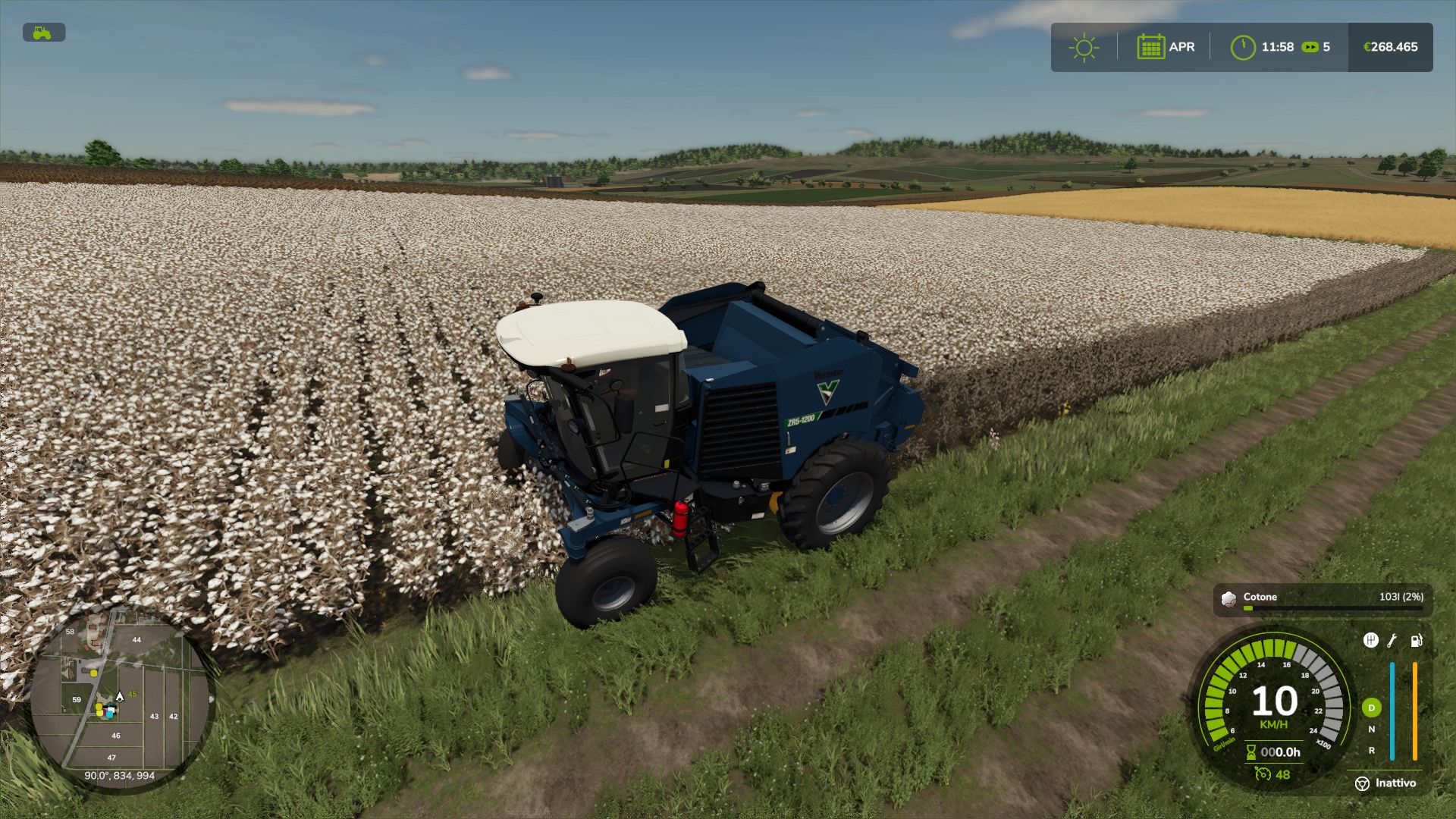Click the gearbox shifter icon
Viewport: 1456px width, 819px height.
point(1370,641)
